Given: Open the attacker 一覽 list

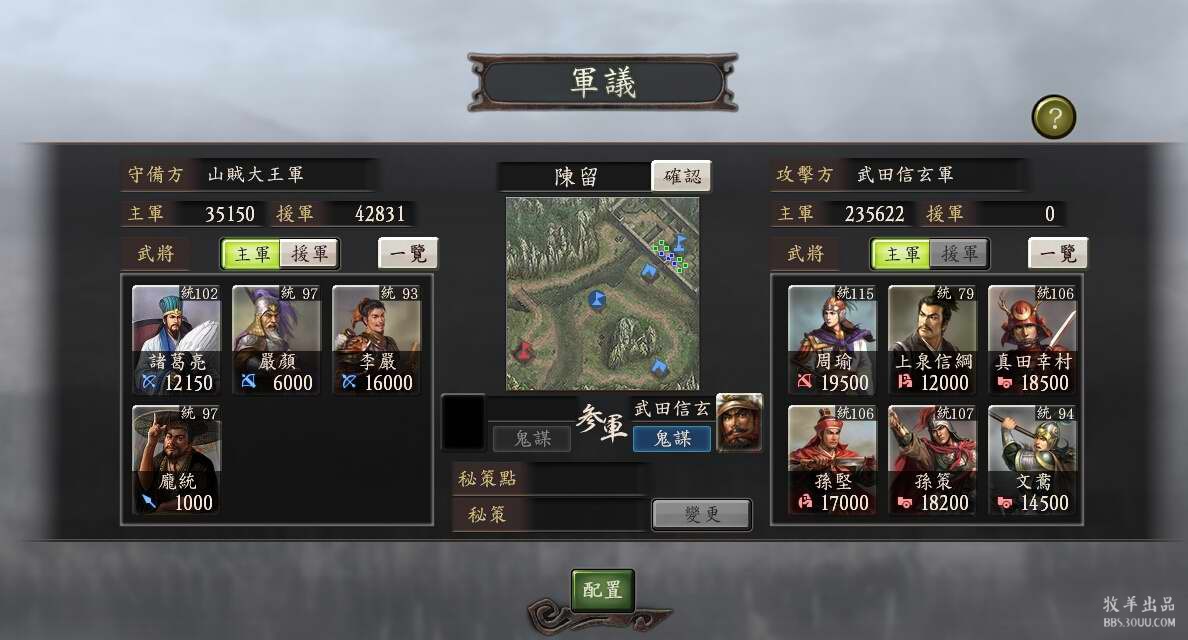Looking at the screenshot, I should (x=1058, y=254).
